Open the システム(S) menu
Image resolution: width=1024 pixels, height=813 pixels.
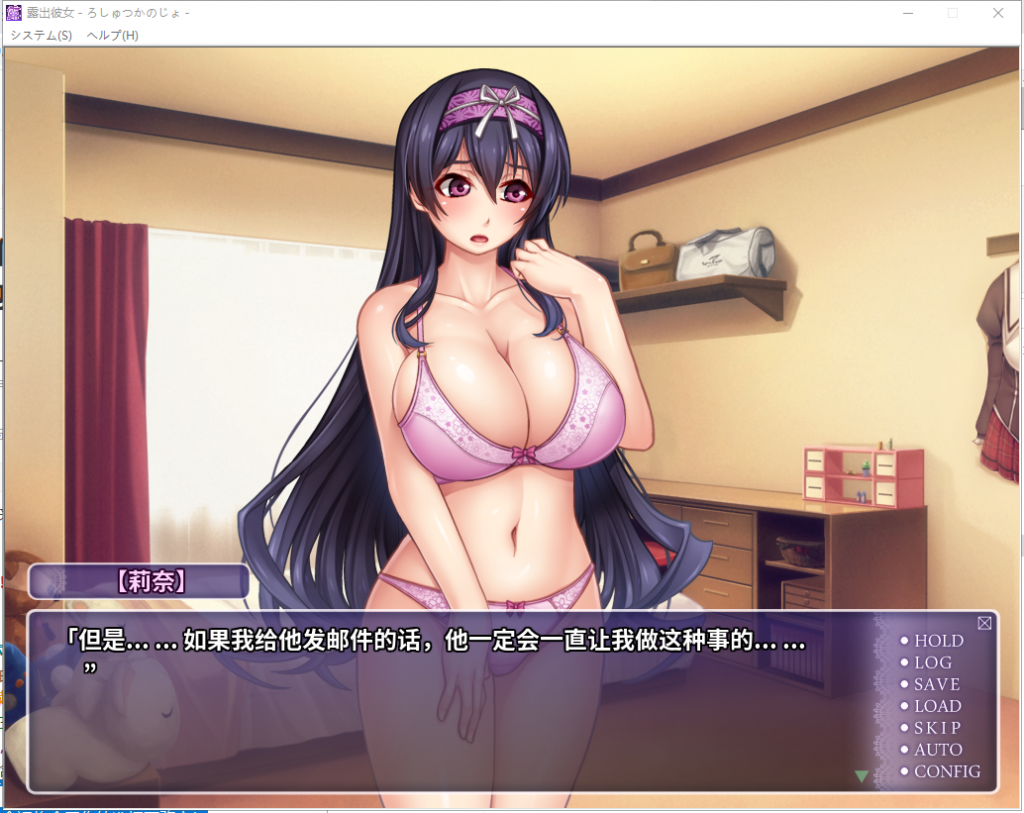coord(41,35)
